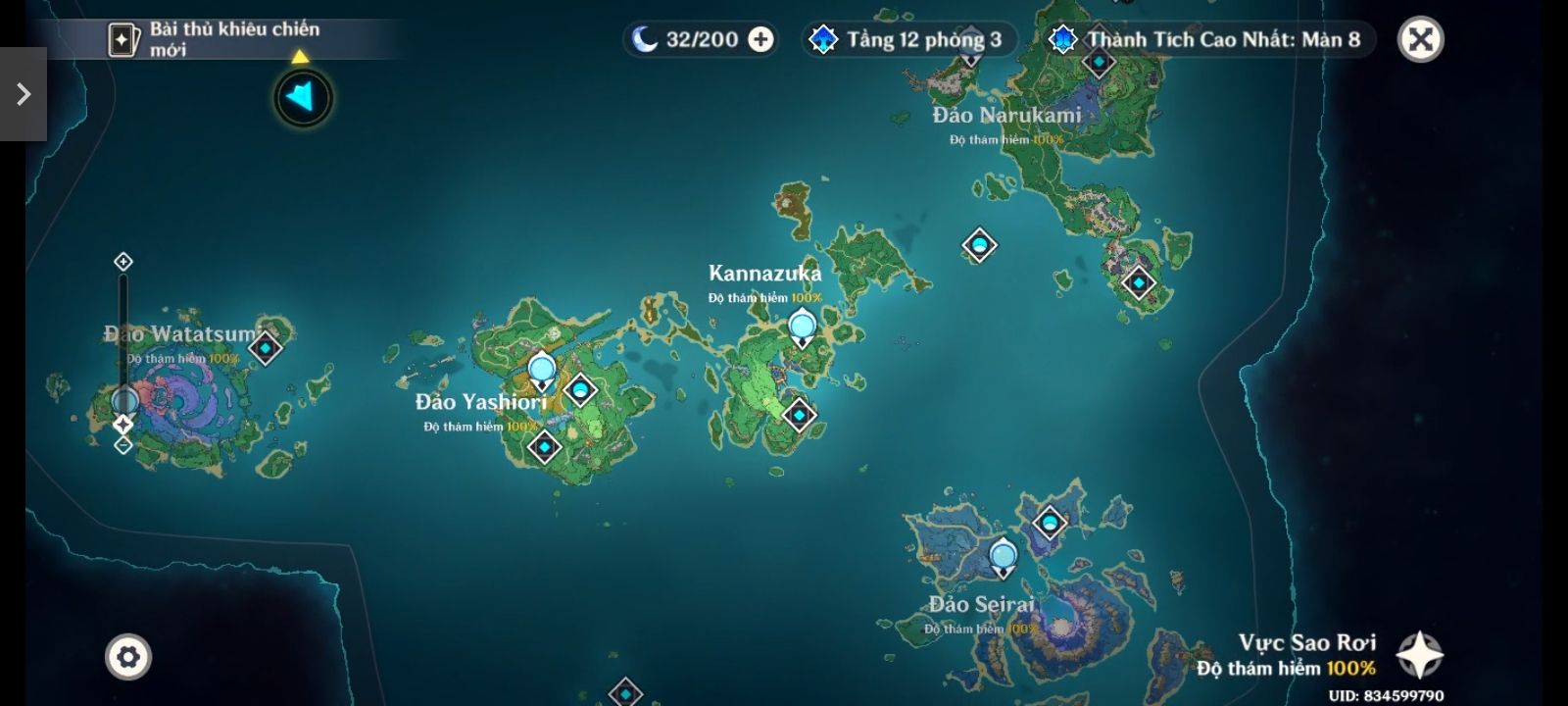This screenshot has height=706, width=1568.
Task: Expand the left side panel arrow
Action: pyautogui.click(x=23, y=94)
